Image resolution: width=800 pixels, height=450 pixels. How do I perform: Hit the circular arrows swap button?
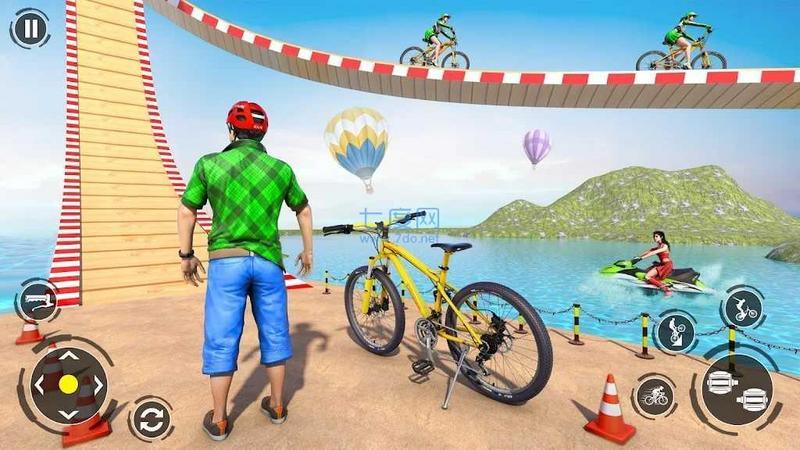point(150,418)
